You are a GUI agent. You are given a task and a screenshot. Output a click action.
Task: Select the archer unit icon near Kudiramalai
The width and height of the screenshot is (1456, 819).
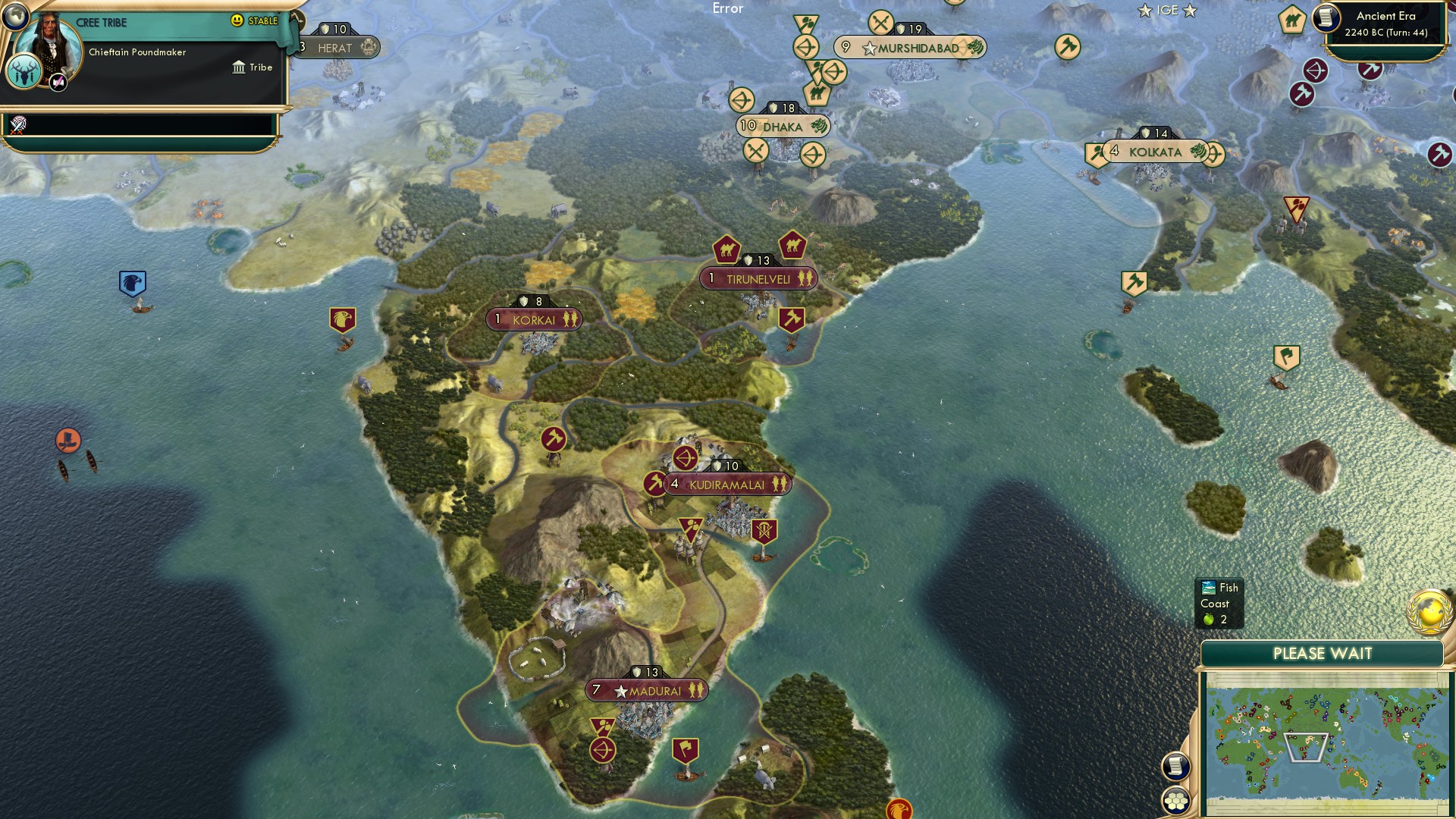(x=683, y=458)
